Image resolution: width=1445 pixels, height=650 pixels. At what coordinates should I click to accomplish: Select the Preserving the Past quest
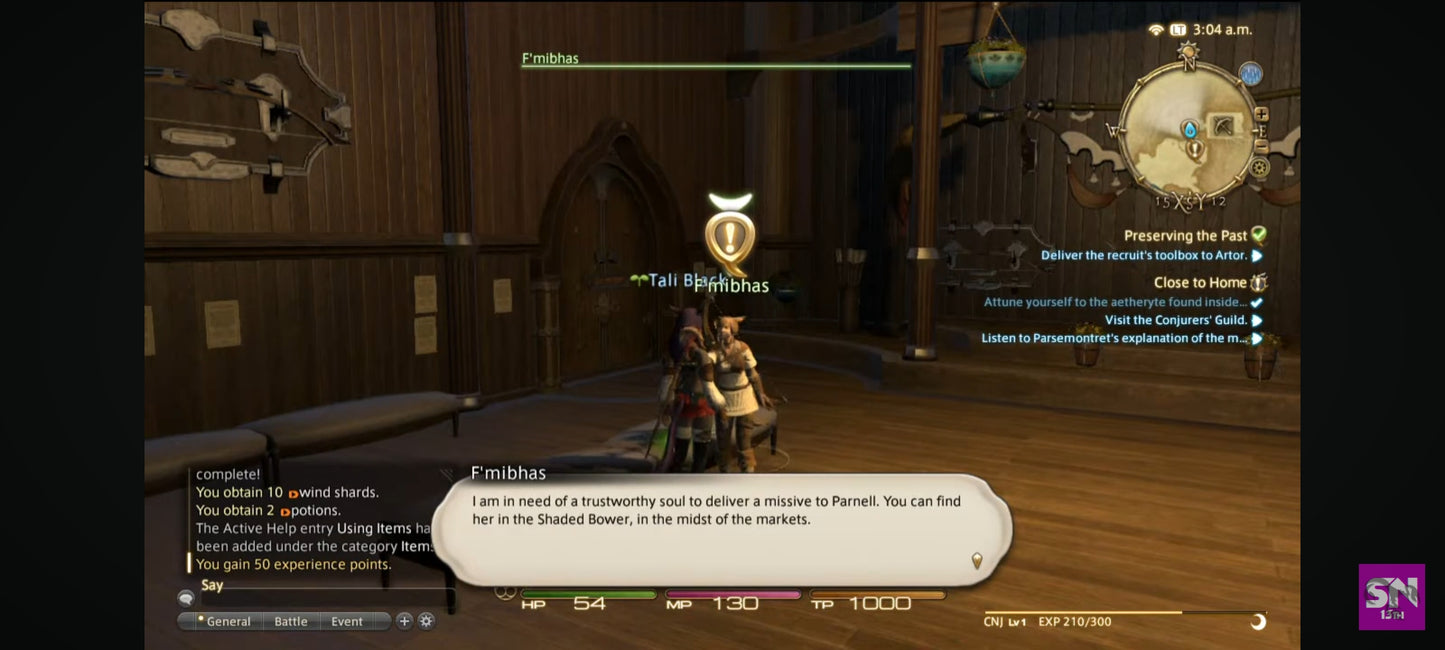point(1185,236)
